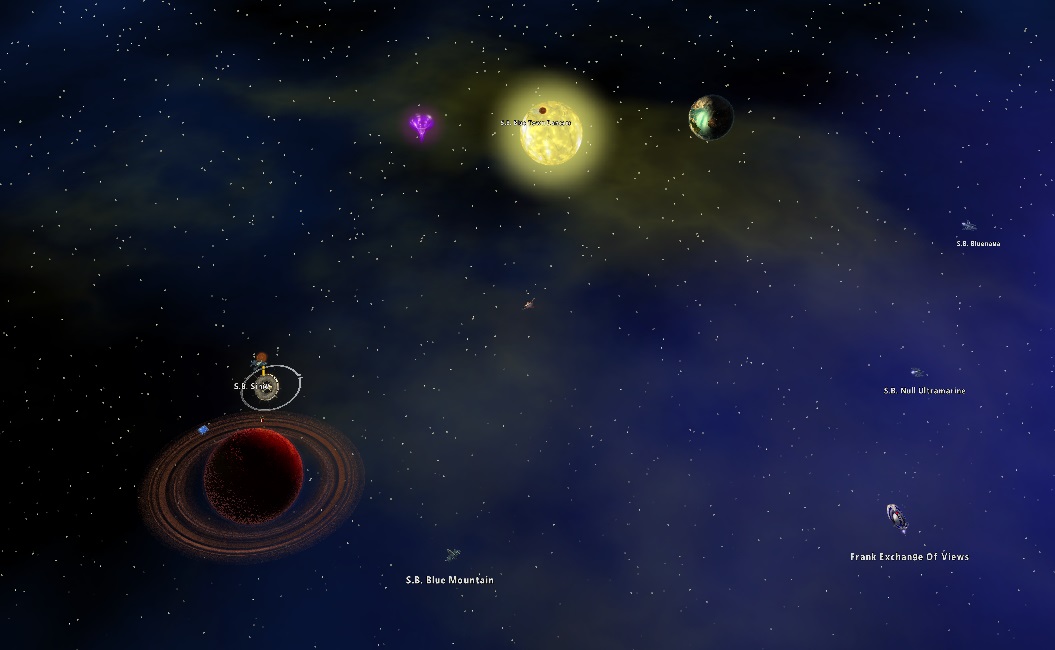Select the S.B. Blue Mountain unit
Image resolution: width=1055 pixels, height=650 pixels.
(452, 555)
